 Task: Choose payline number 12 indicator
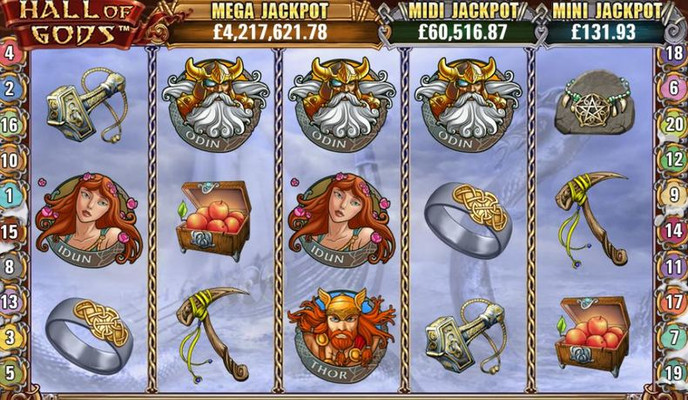[x=675, y=160]
